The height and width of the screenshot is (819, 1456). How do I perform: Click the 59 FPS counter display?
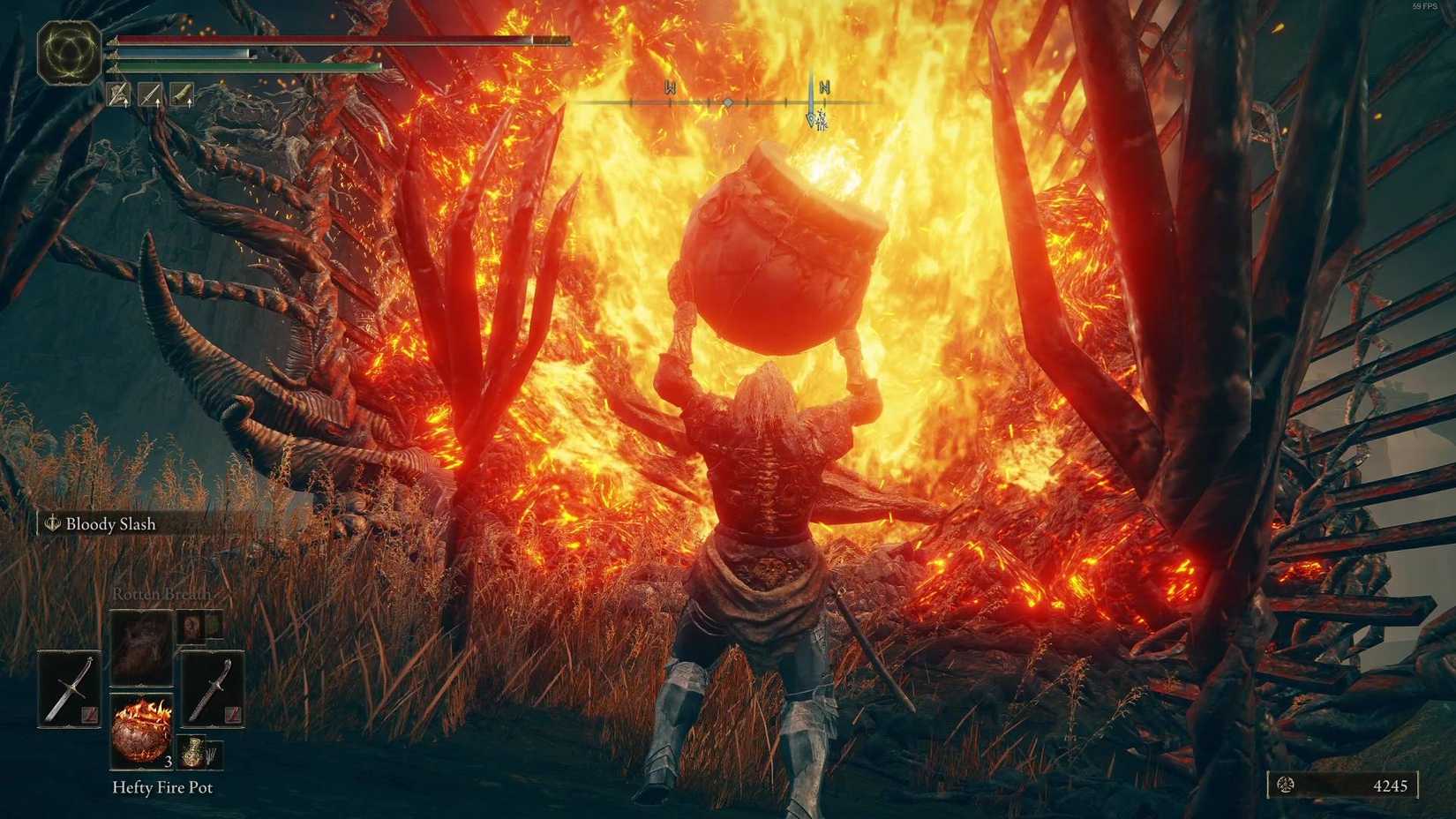coord(1426,7)
